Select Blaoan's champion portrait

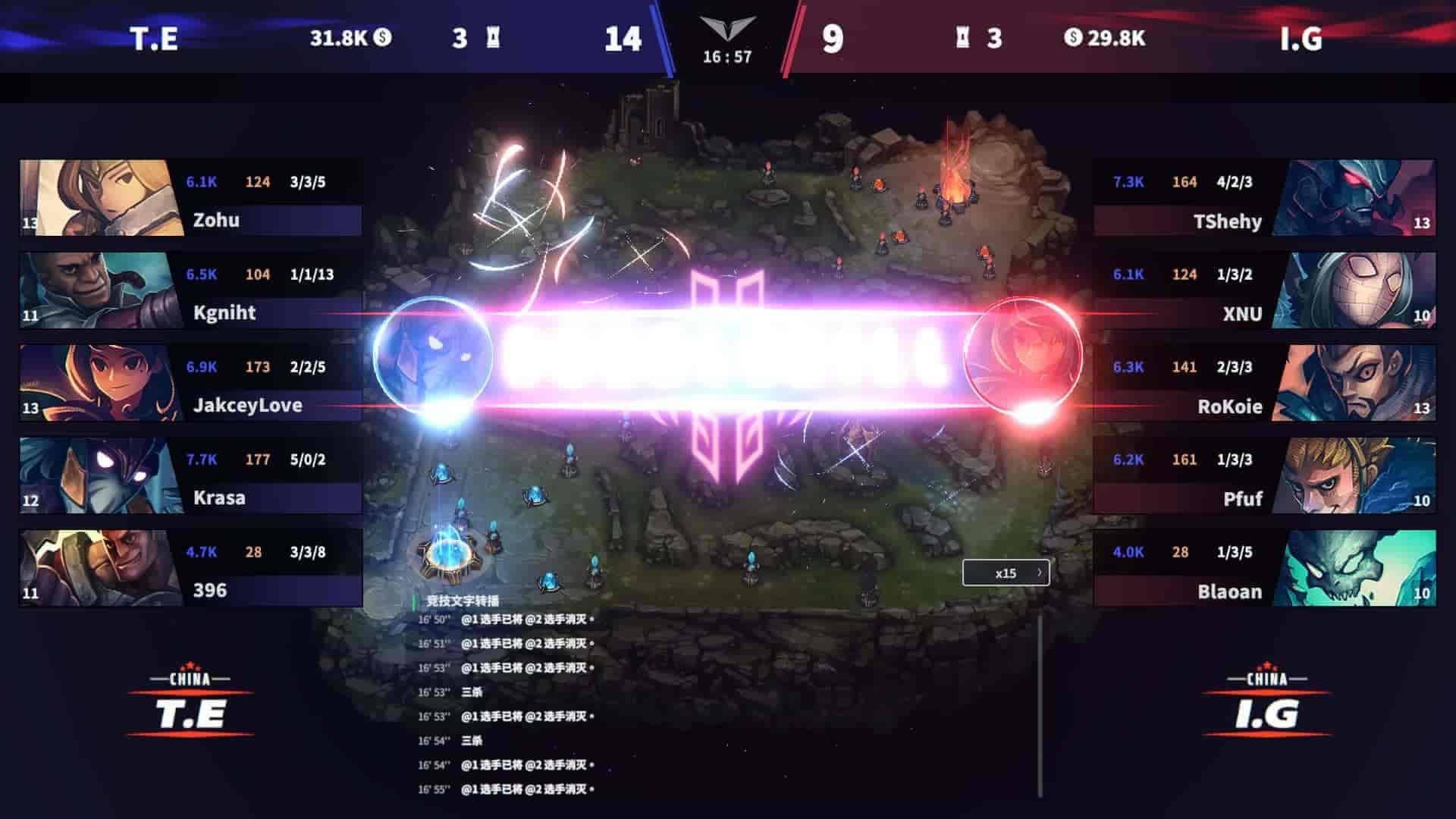tap(1357, 567)
